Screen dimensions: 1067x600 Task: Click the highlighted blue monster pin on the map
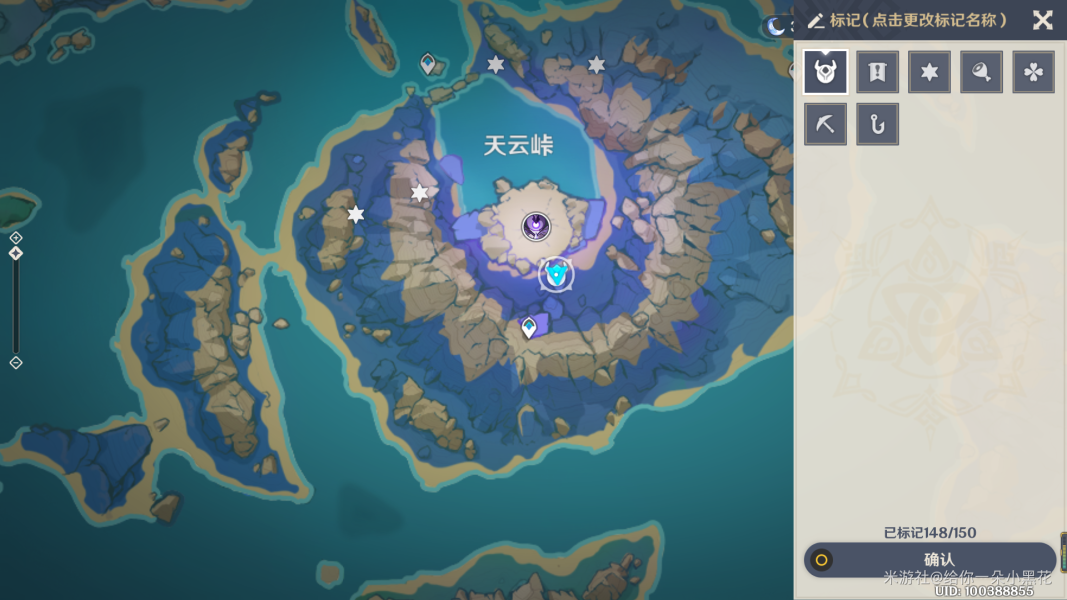pos(556,273)
